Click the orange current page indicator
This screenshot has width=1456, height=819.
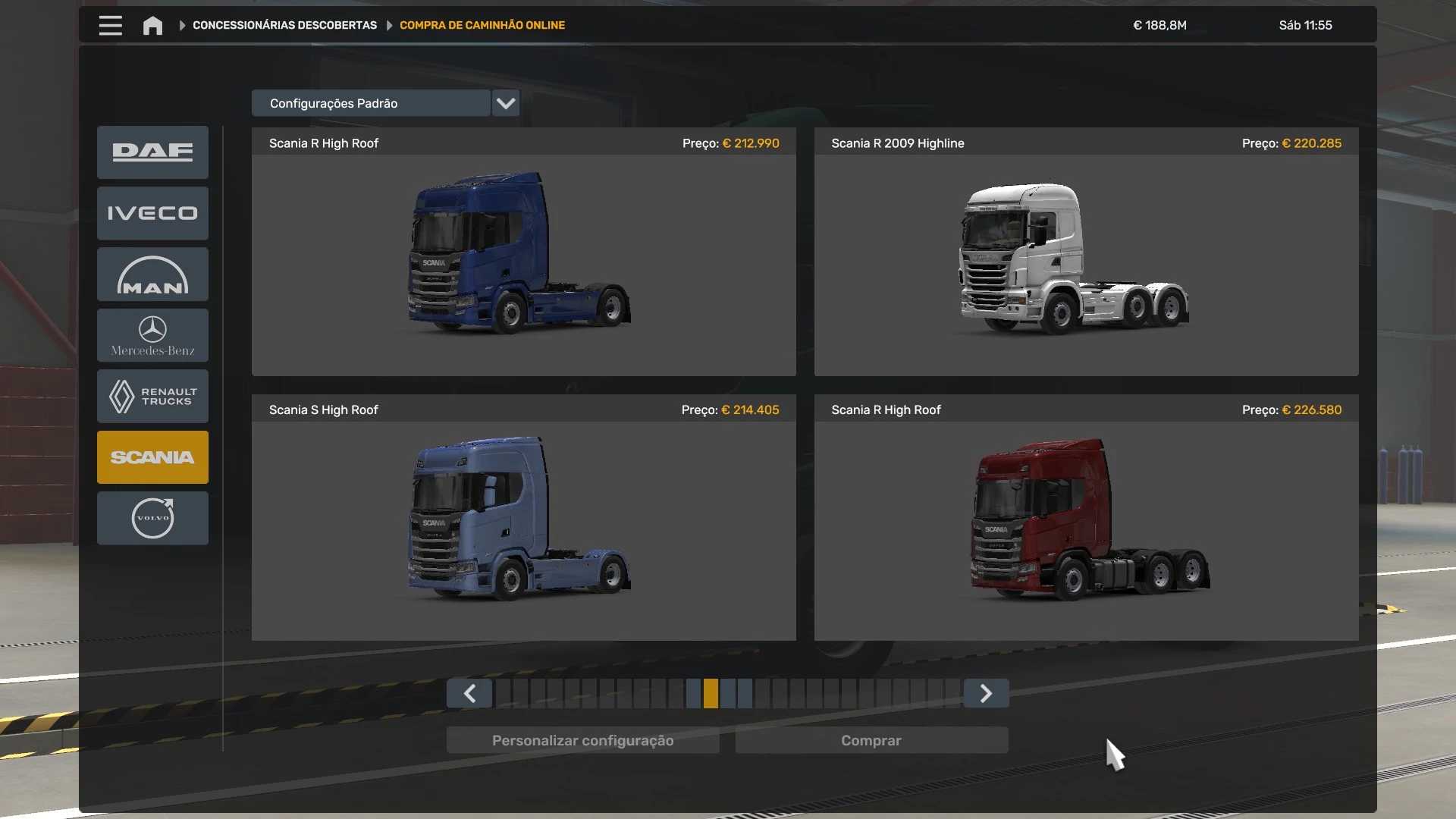[711, 693]
